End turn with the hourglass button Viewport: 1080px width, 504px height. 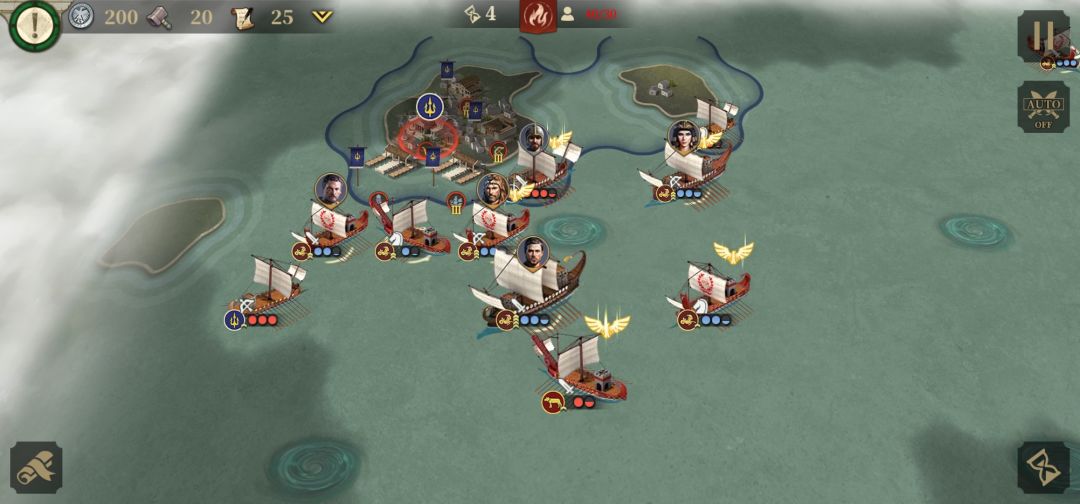[x=1043, y=467]
